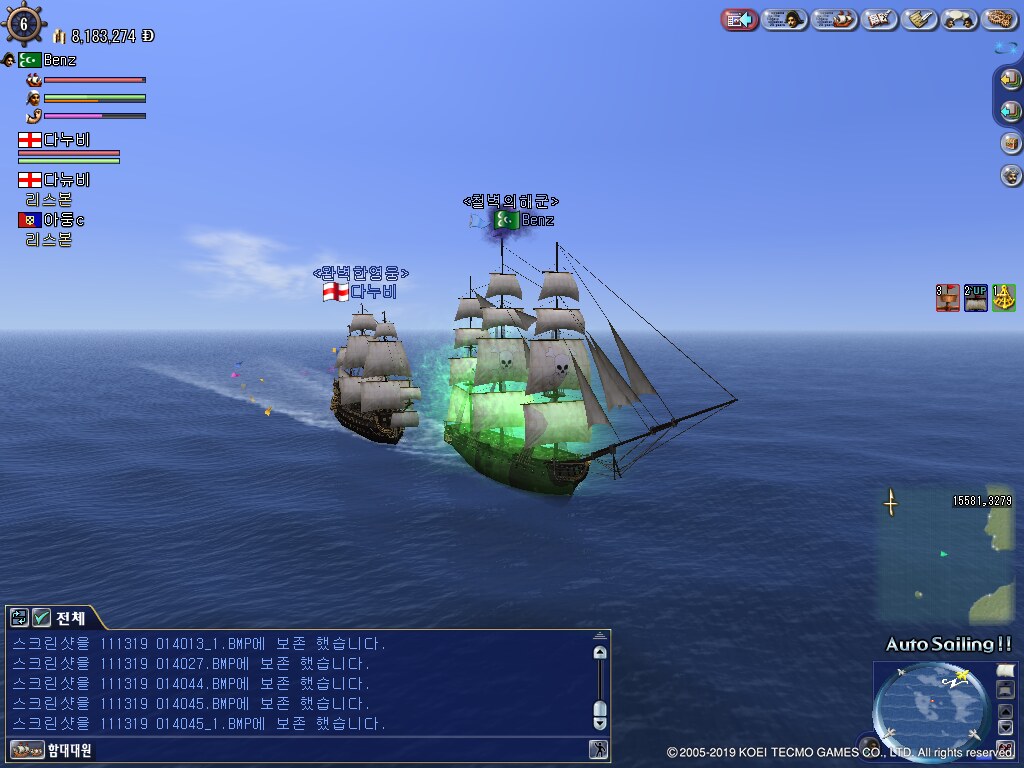This screenshot has width=1024, height=768.
Task: Open the captain portrait character info
Action: click(785, 19)
